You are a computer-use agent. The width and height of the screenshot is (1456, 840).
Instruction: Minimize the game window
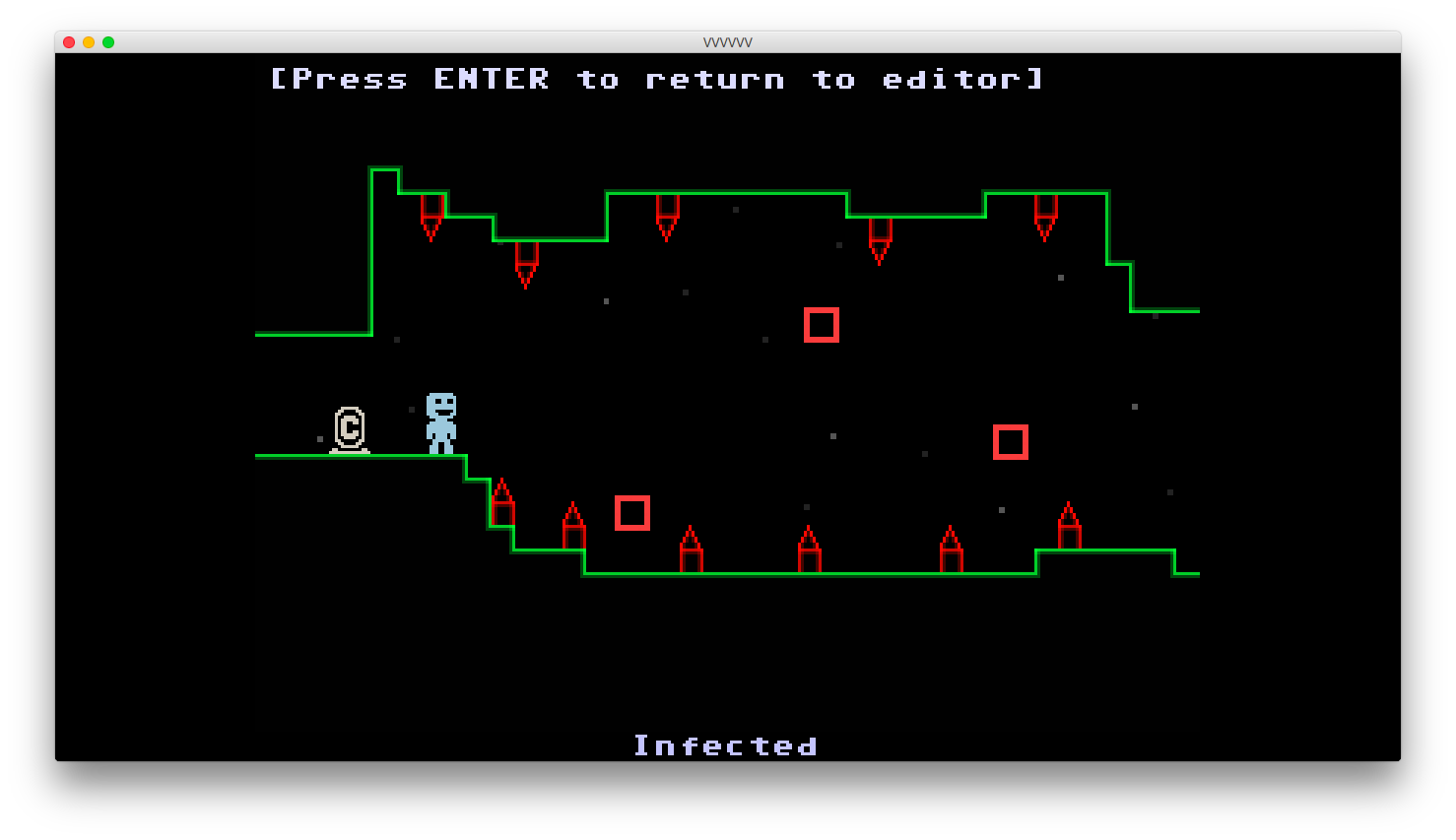coord(89,42)
